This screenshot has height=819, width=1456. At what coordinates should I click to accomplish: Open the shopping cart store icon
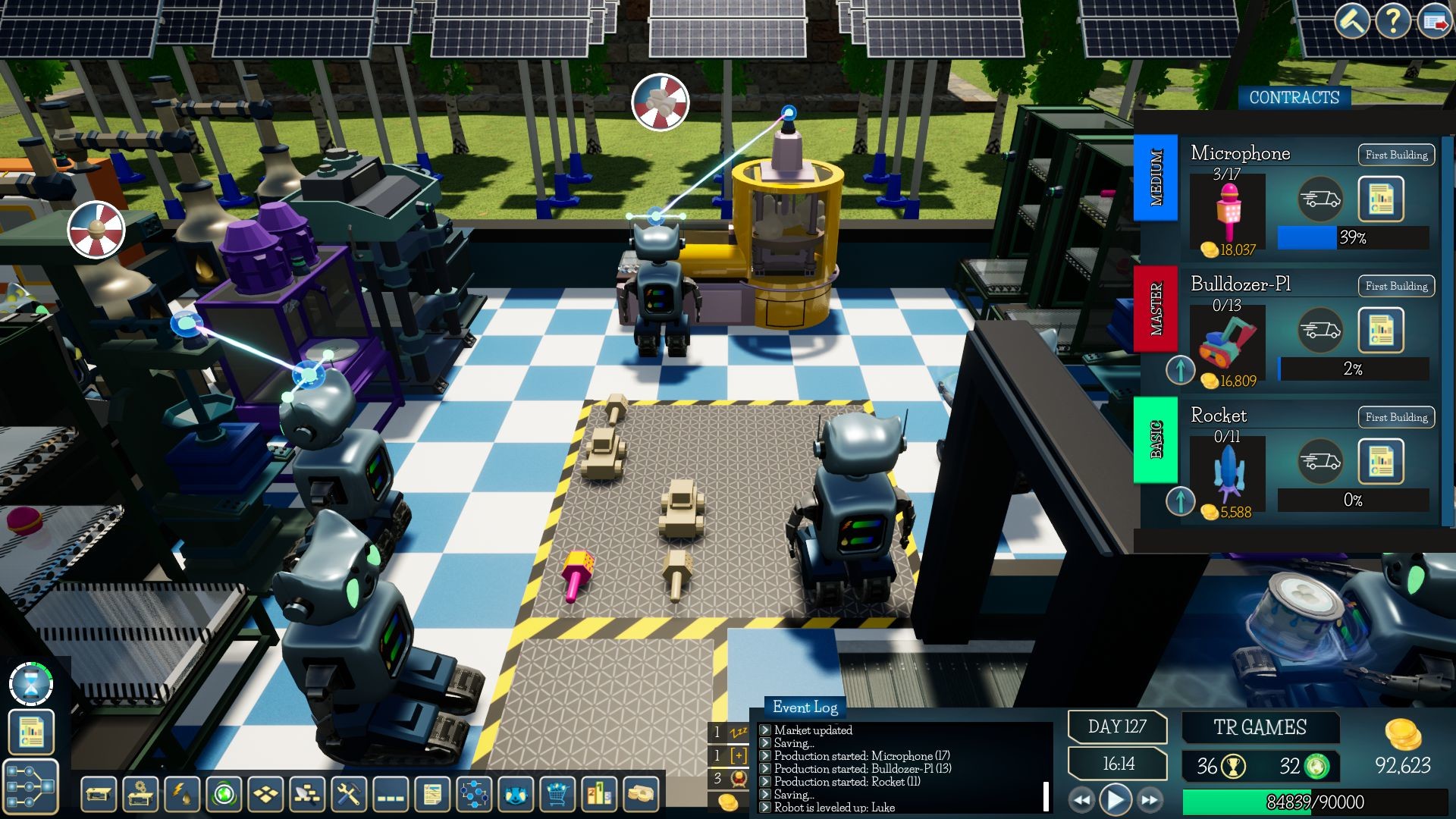(x=556, y=795)
